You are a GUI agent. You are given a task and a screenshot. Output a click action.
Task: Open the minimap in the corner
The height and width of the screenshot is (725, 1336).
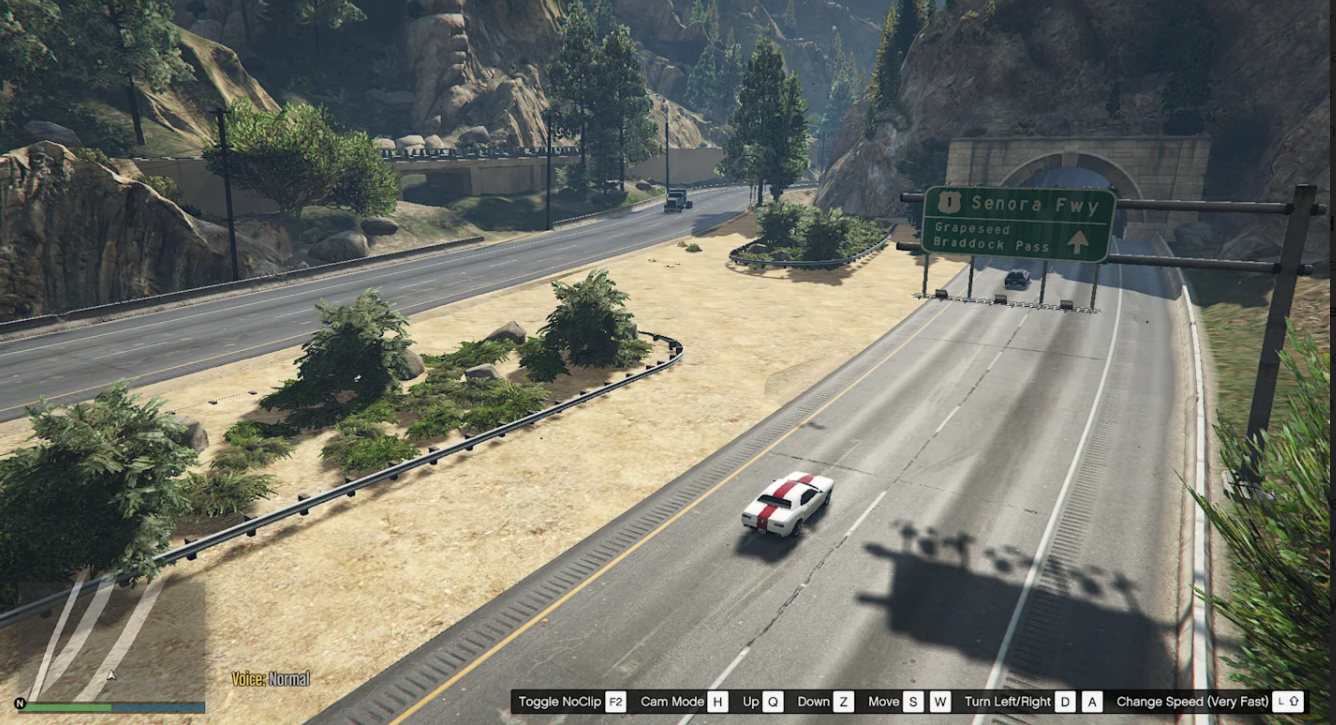[110, 640]
